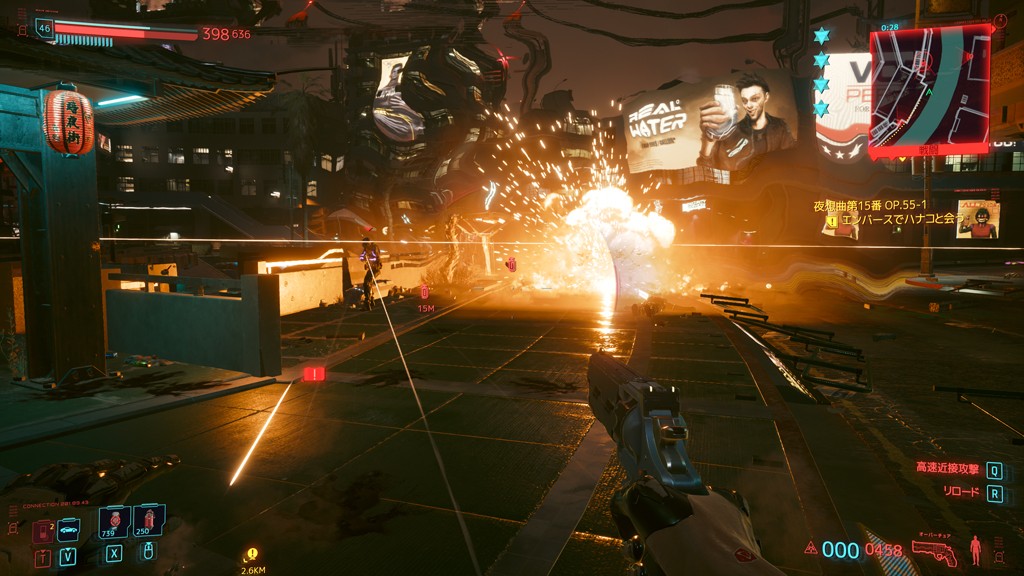Click the vehicle call car icon
This screenshot has width=1024, height=576.
click(68, 530)
